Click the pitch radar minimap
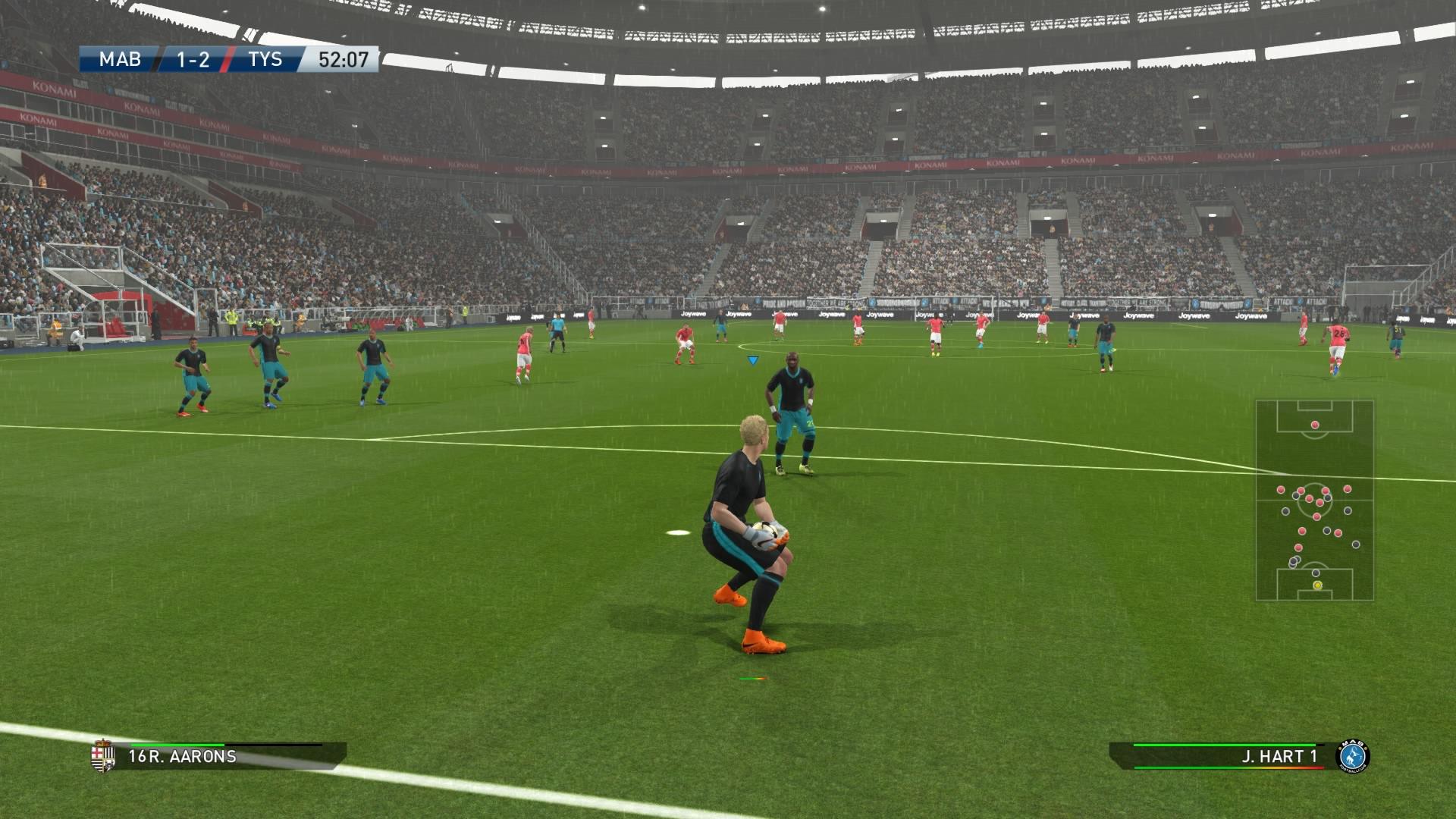The height and width of the screenshot is (819, 1456). tap(1314, 500)
